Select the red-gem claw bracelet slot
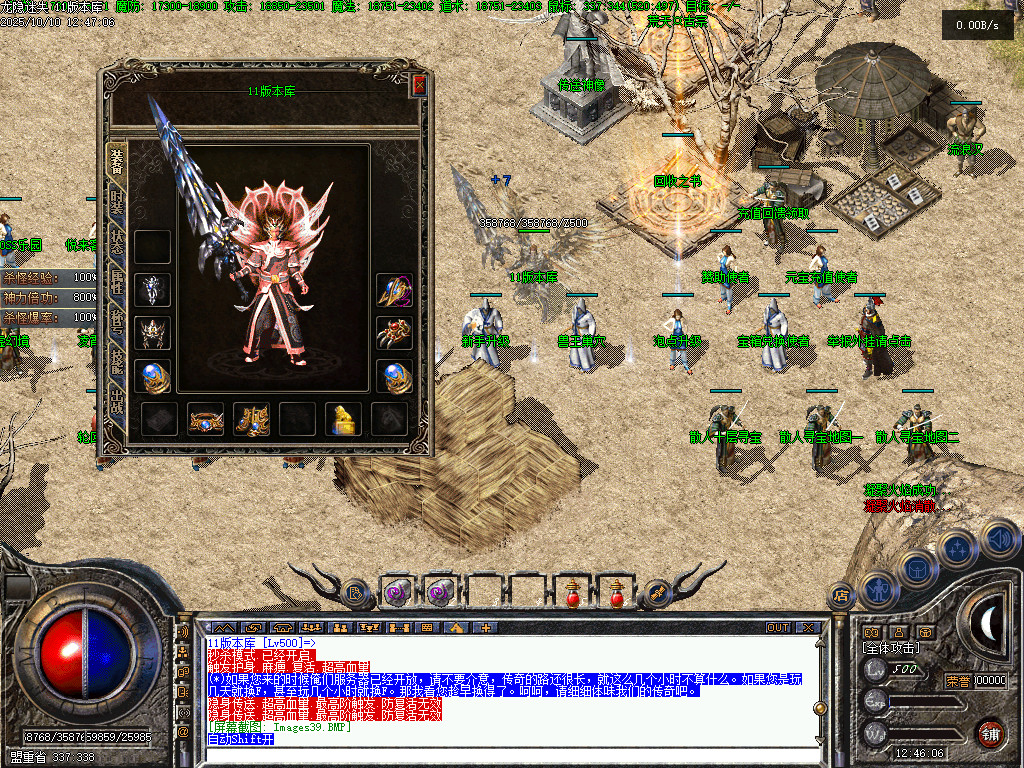The width and height of the screenshot is (1024, 768). 394,333
